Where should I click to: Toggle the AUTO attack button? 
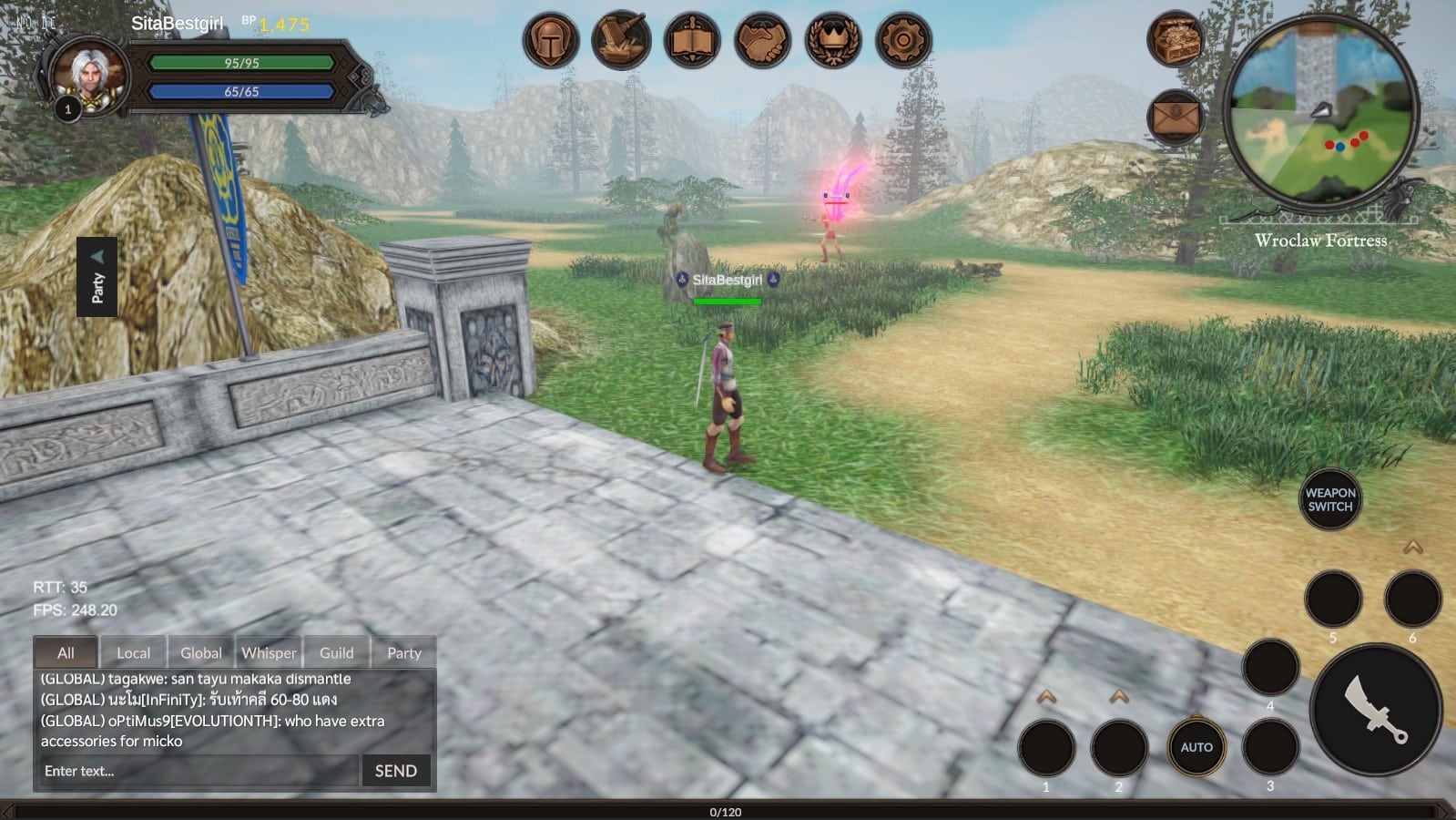click(x=1196, y=747)
